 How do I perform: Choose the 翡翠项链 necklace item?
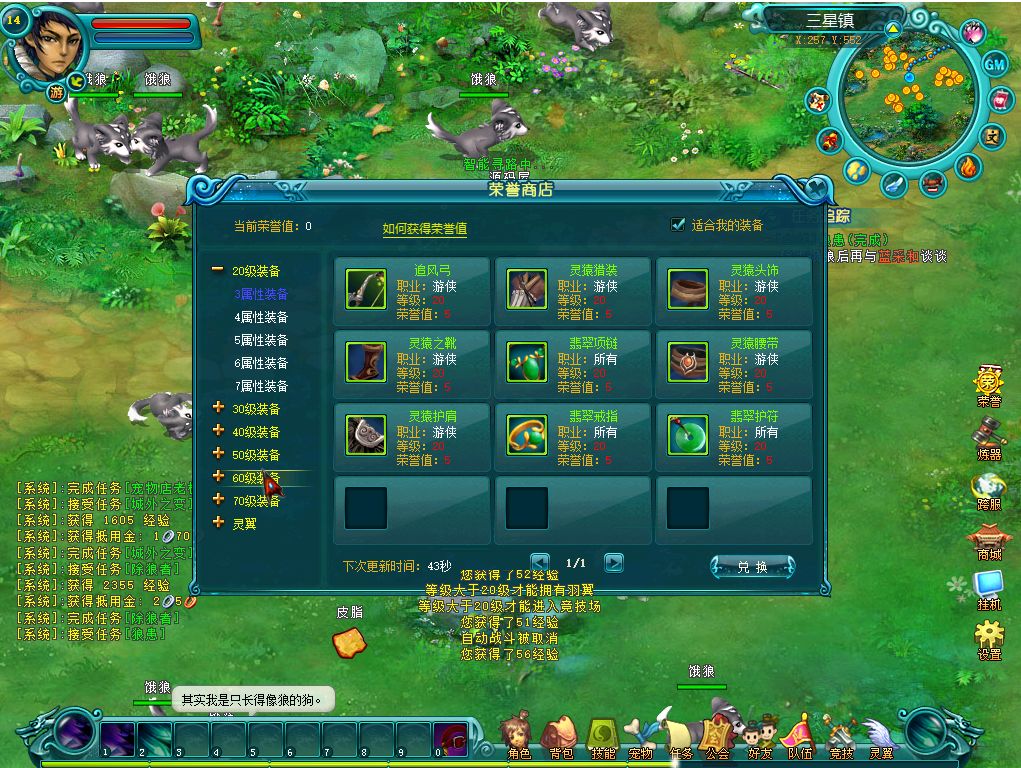click(x=573, y=362)
